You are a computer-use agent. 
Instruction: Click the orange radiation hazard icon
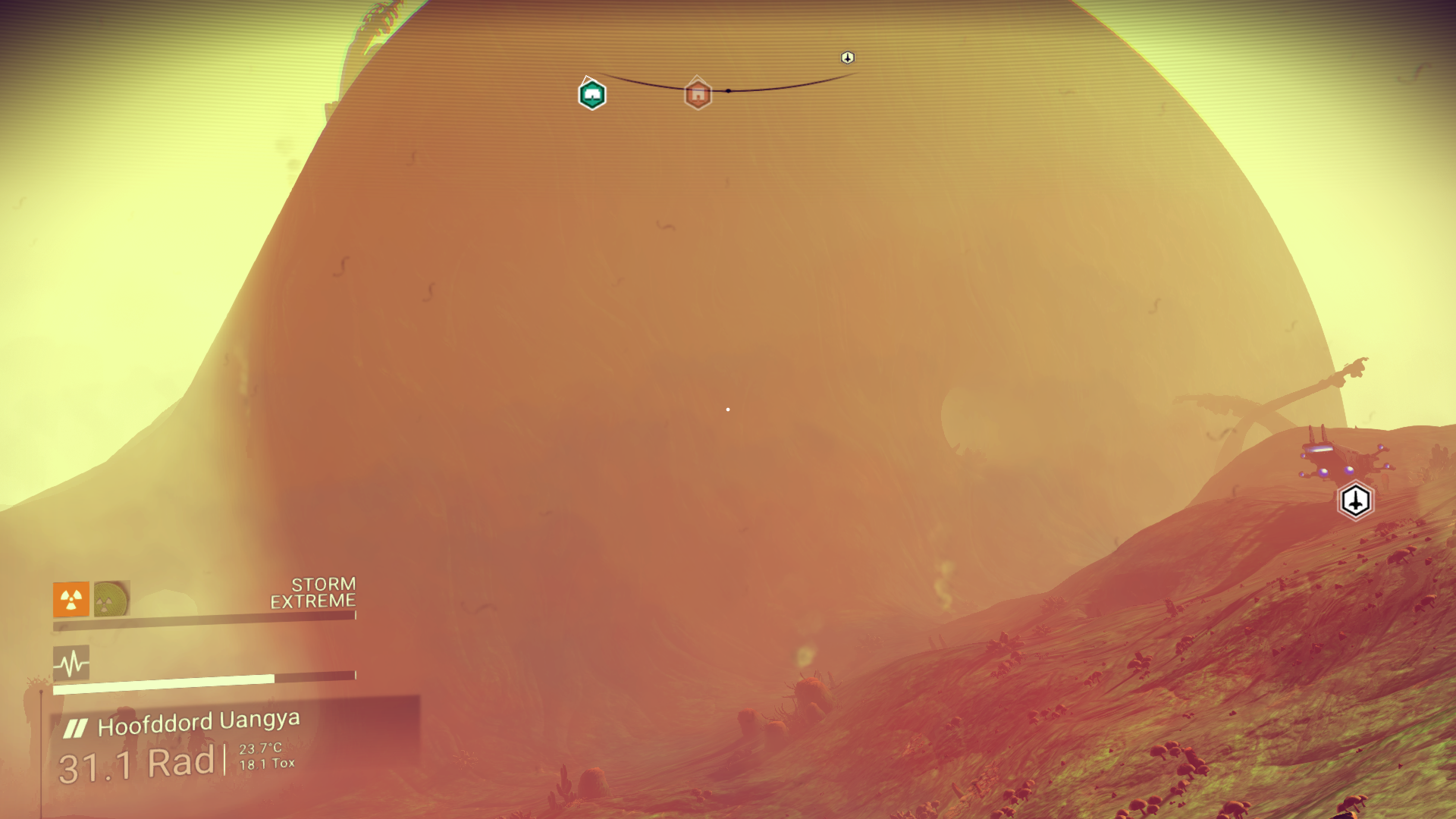click(x=71, y=600)
